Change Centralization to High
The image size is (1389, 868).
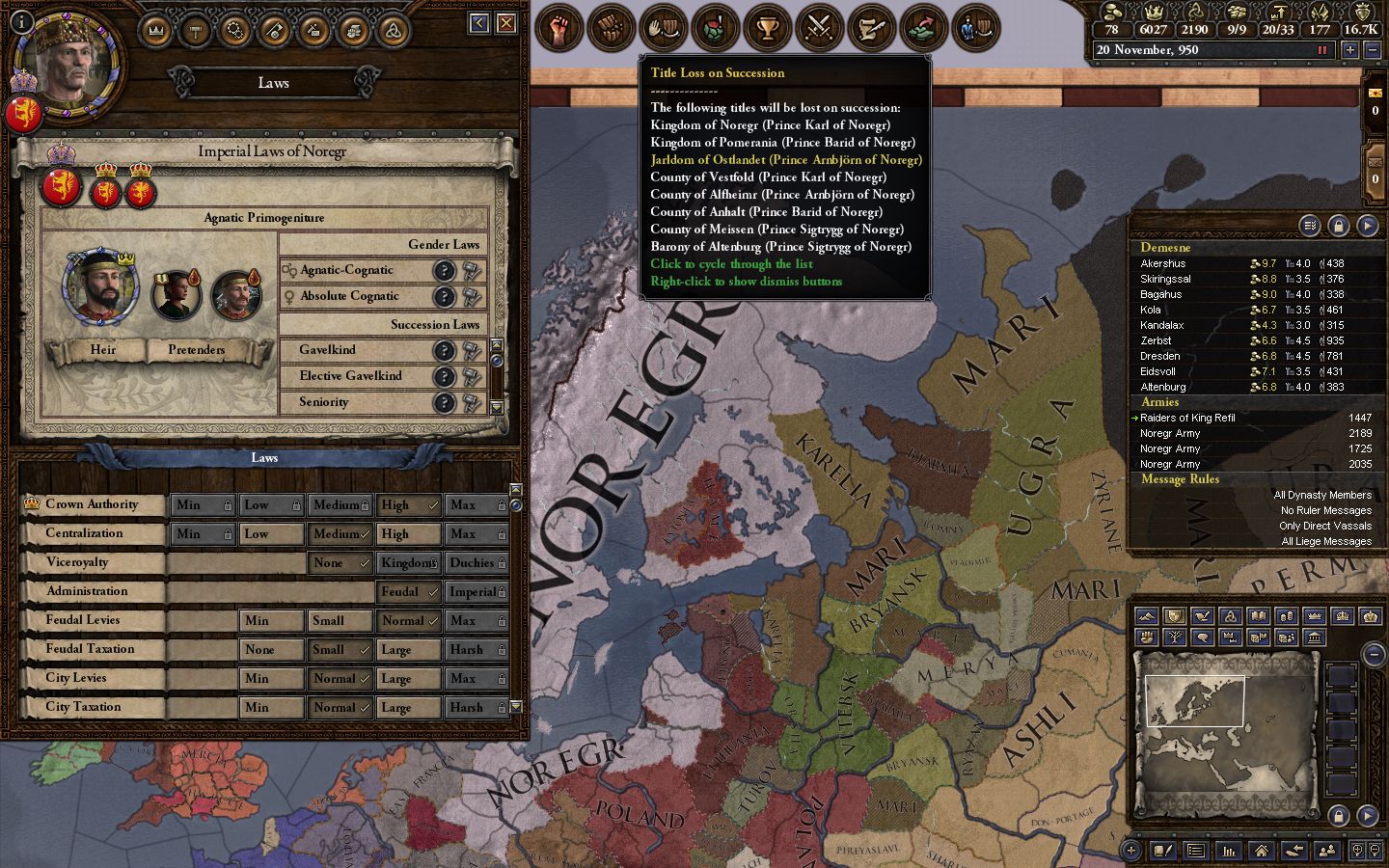tap(408, 533)
